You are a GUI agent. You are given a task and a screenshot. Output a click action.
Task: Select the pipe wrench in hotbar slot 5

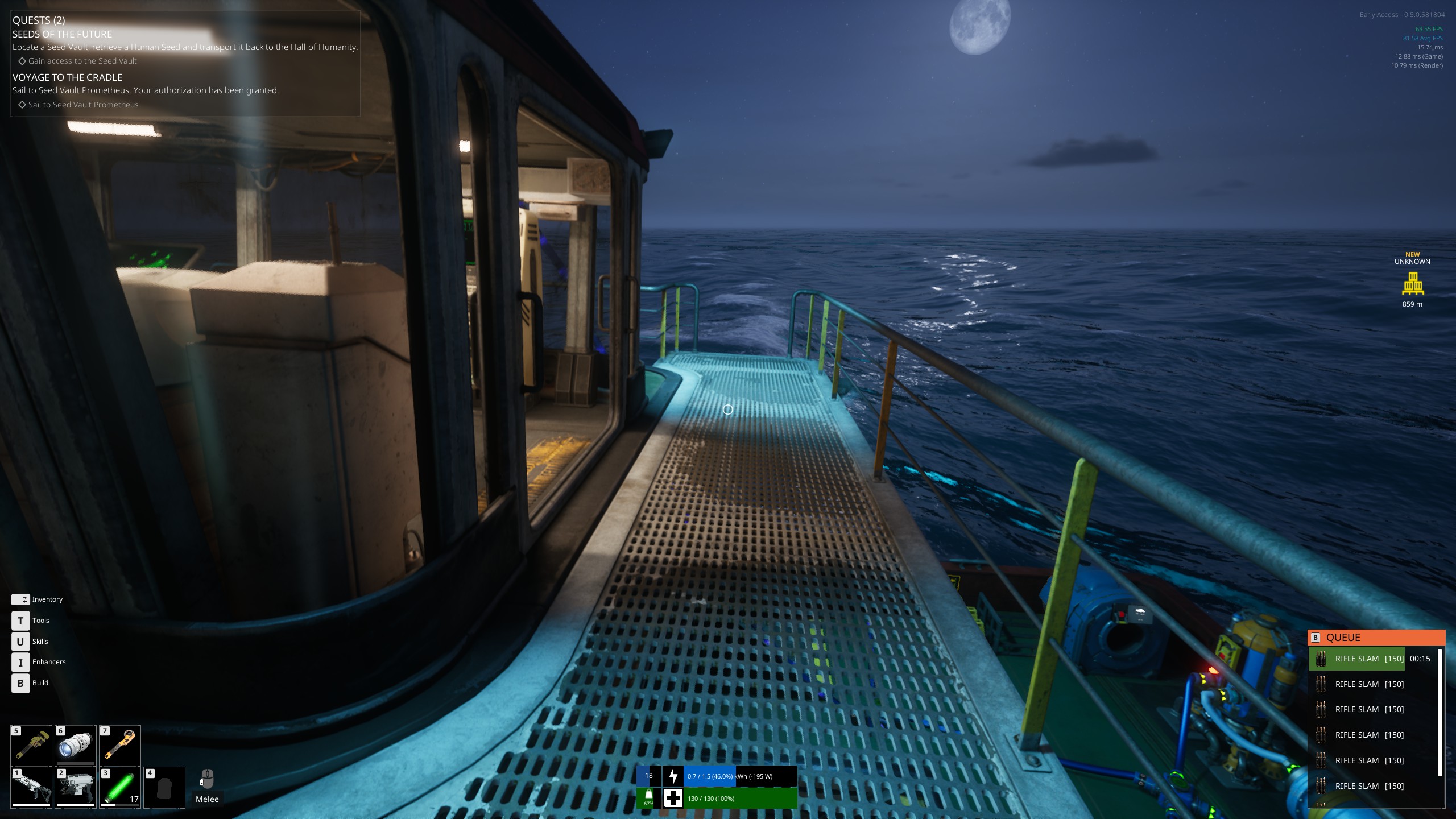tap(31, 745)
